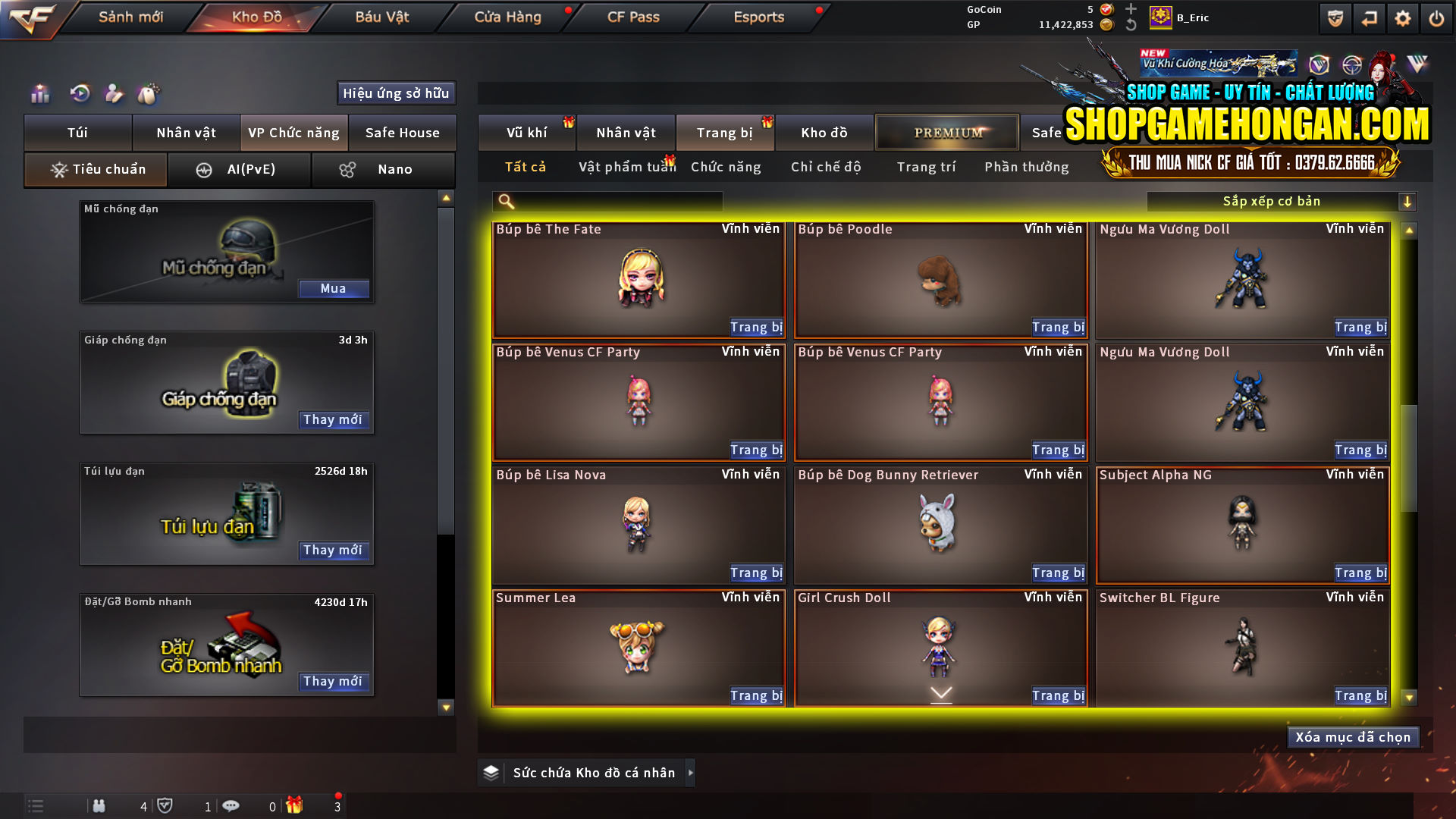Select the Nano mode toggle button

click(383, 169)
